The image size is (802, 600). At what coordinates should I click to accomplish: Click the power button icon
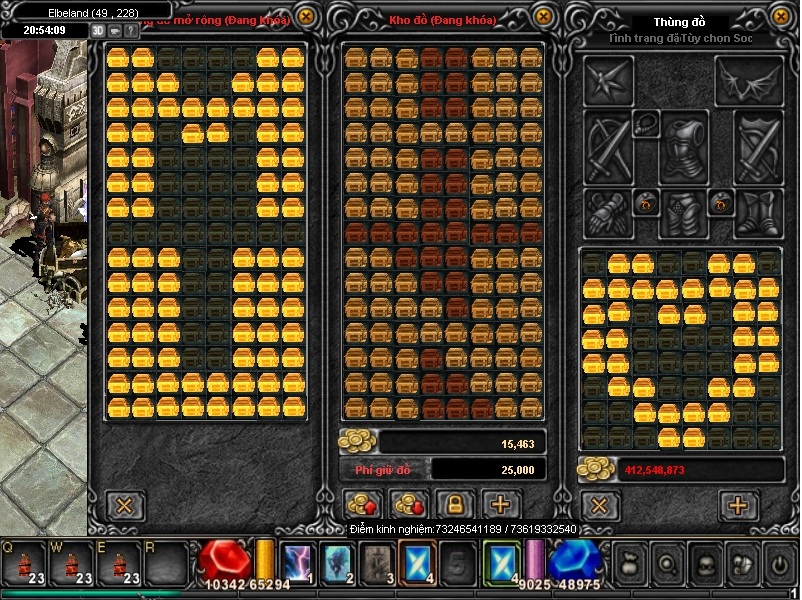pos(779,564)
